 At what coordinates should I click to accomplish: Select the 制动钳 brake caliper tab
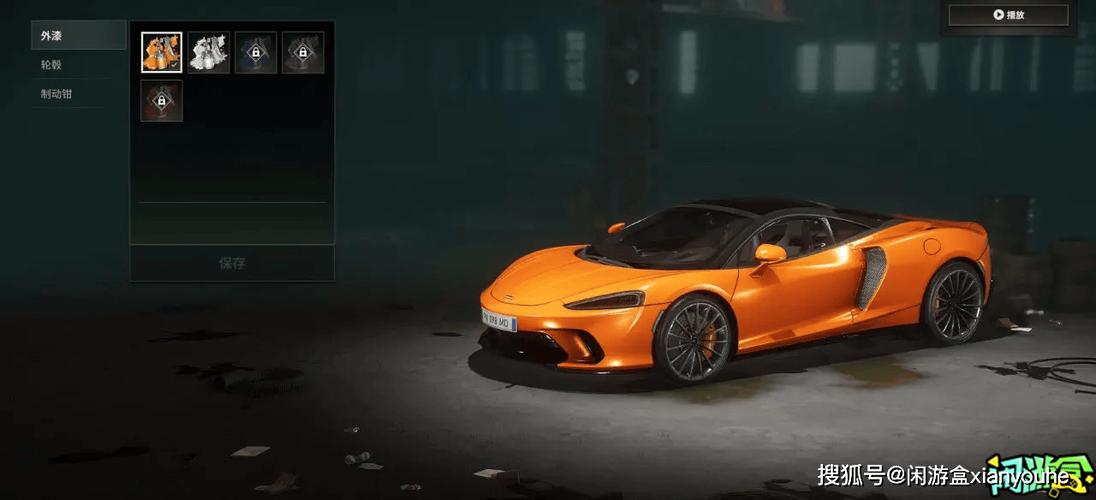tap(78, 94)
